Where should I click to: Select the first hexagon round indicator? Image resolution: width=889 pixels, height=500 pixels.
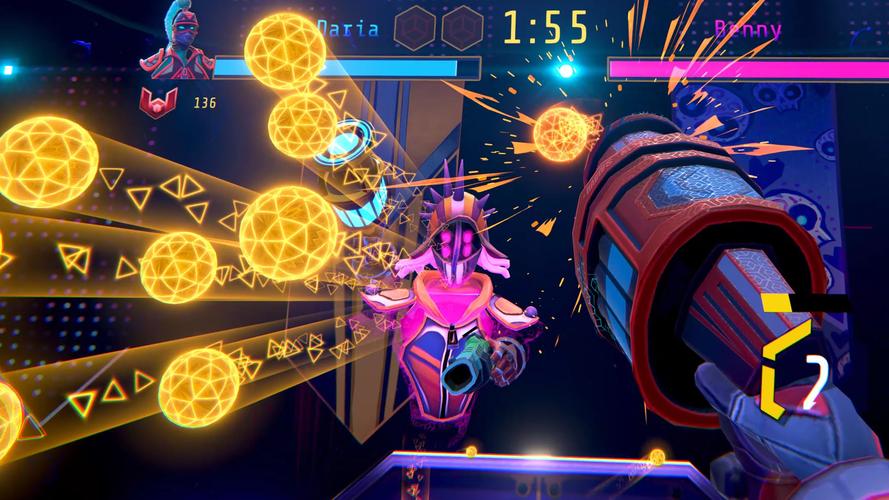point(415,28)
